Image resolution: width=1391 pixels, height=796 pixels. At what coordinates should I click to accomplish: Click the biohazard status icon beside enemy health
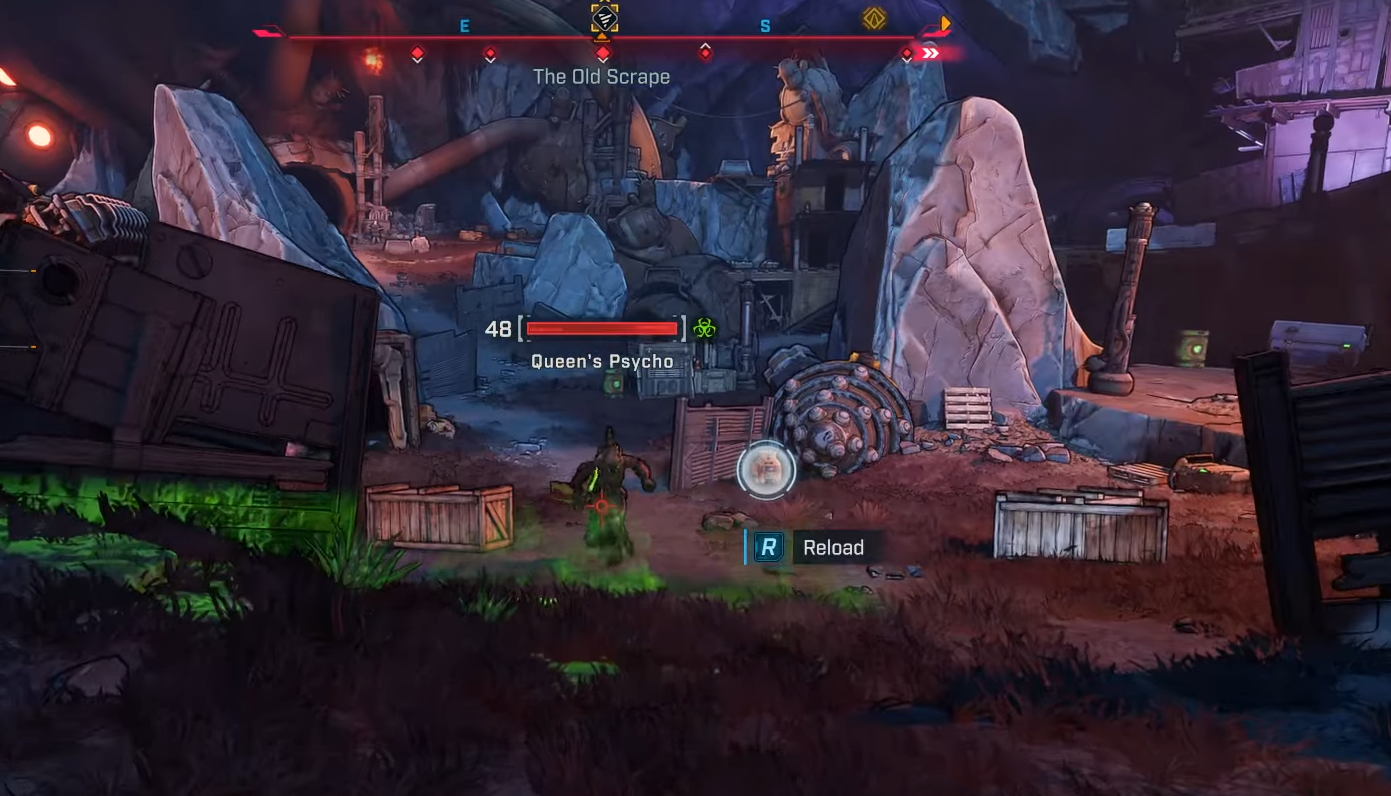click(705, 328)
